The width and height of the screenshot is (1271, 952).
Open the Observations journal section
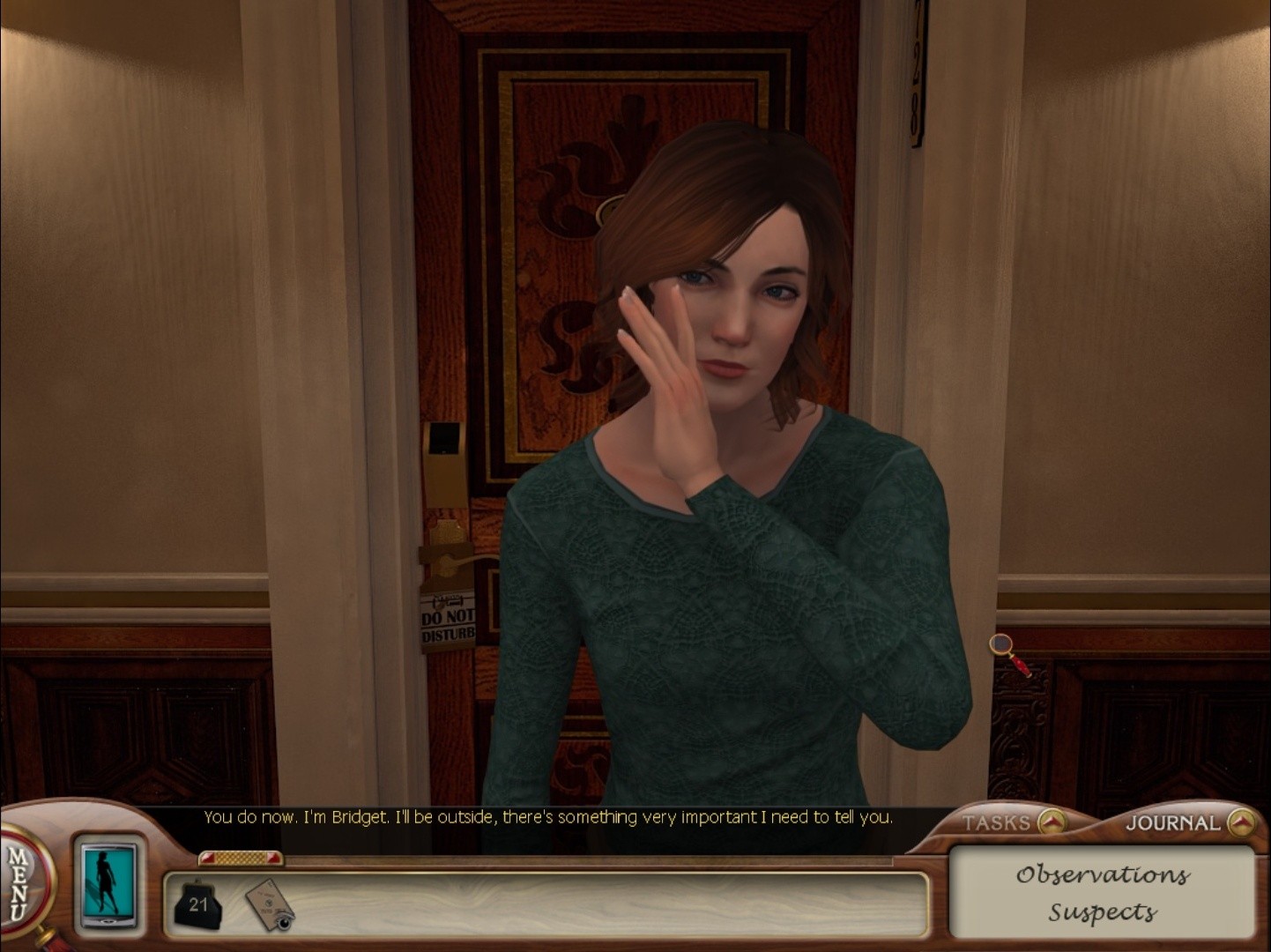[1102, 874]
